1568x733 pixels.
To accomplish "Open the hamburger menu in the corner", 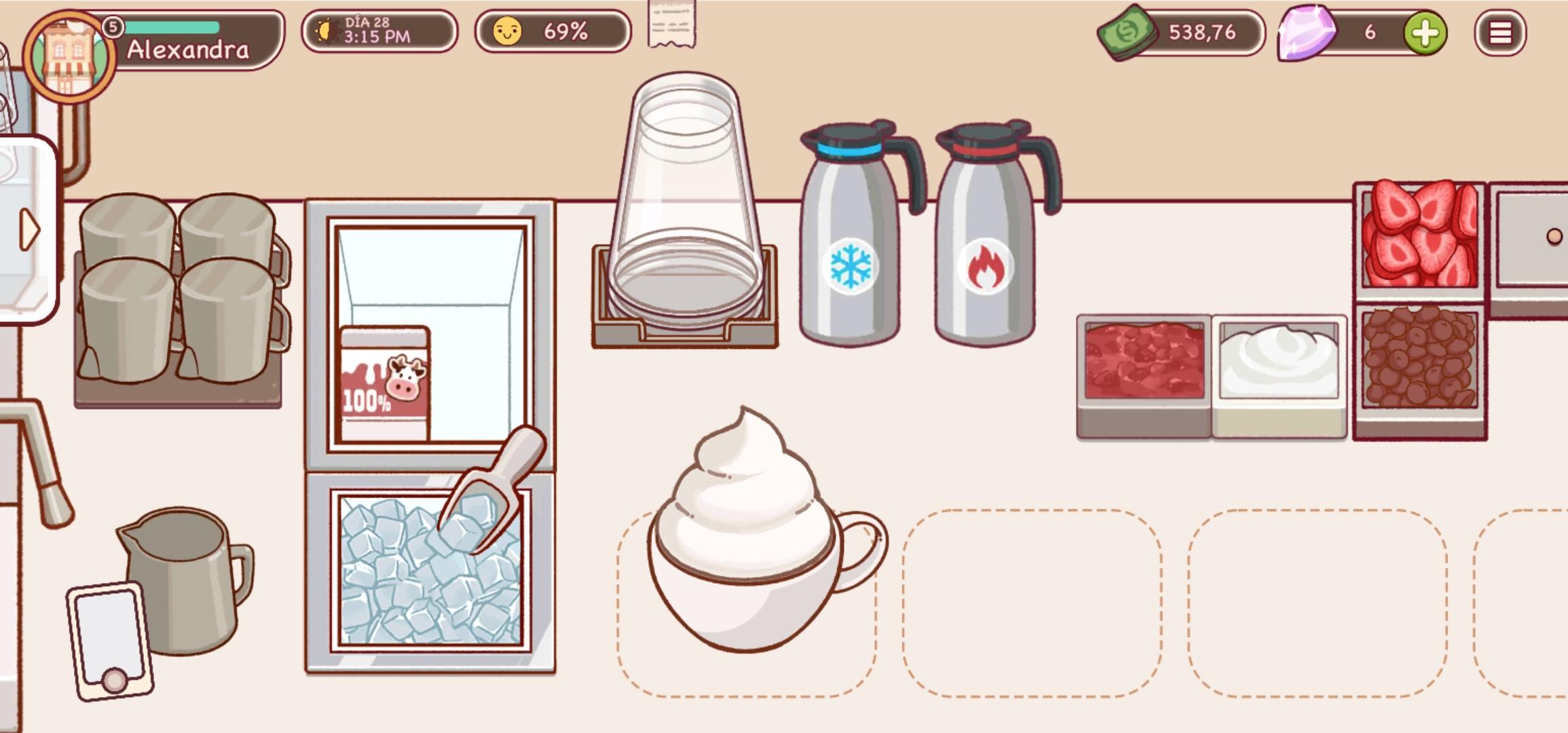I will pos(1500,33).
